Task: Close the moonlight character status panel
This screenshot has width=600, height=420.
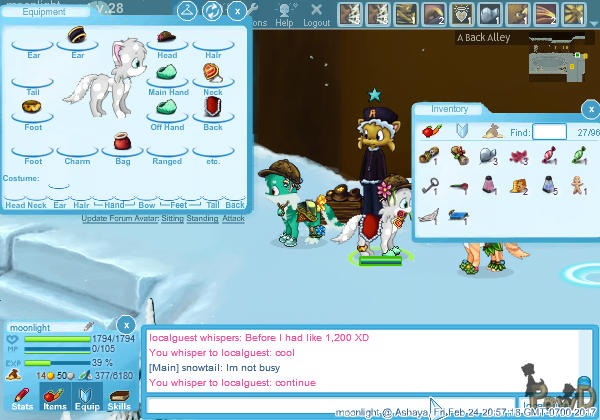Action: pyautogui.click(x=125, y=324)
